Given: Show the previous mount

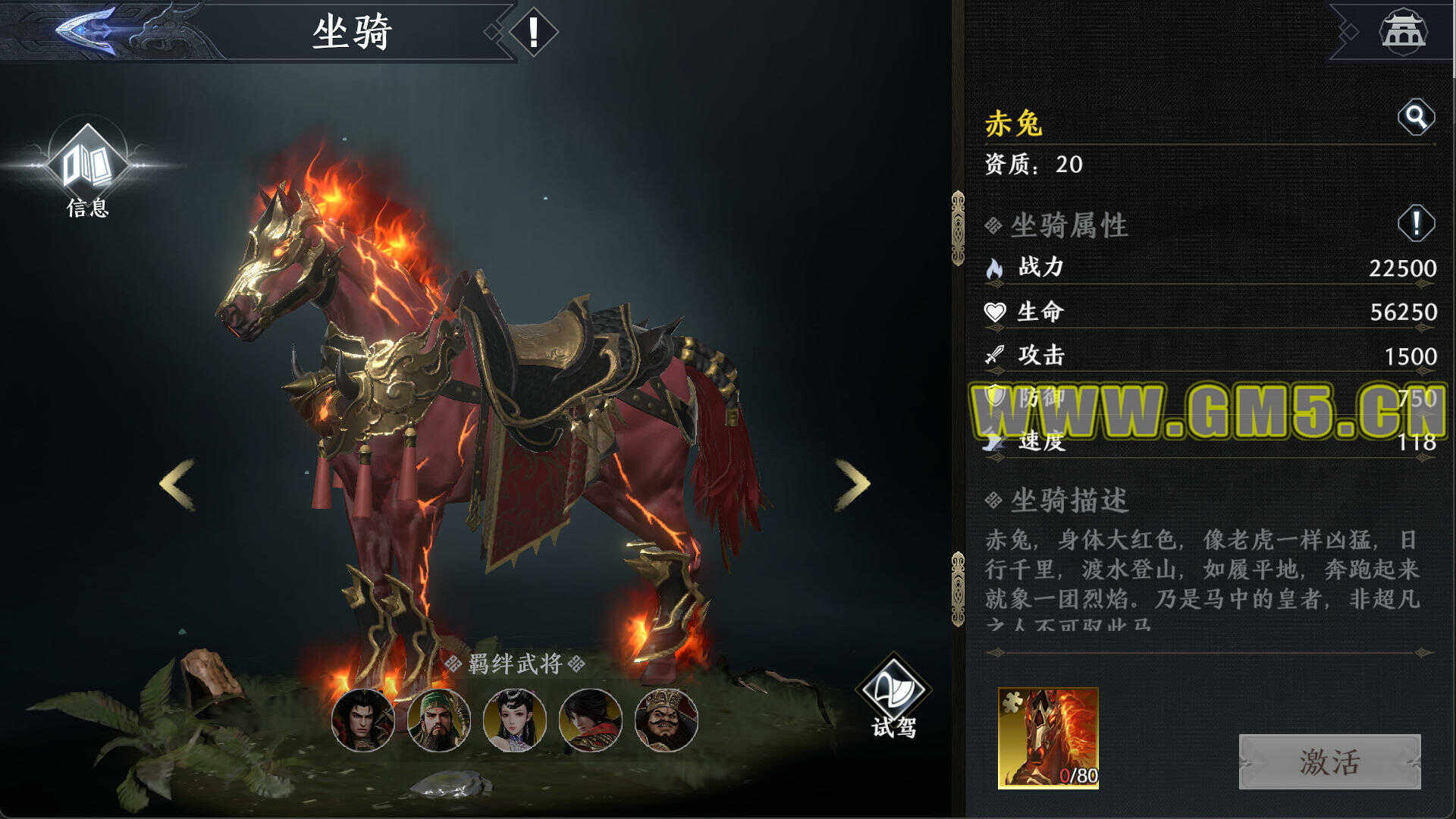Looking at the screenshot, I should click(x=177, y=484).
